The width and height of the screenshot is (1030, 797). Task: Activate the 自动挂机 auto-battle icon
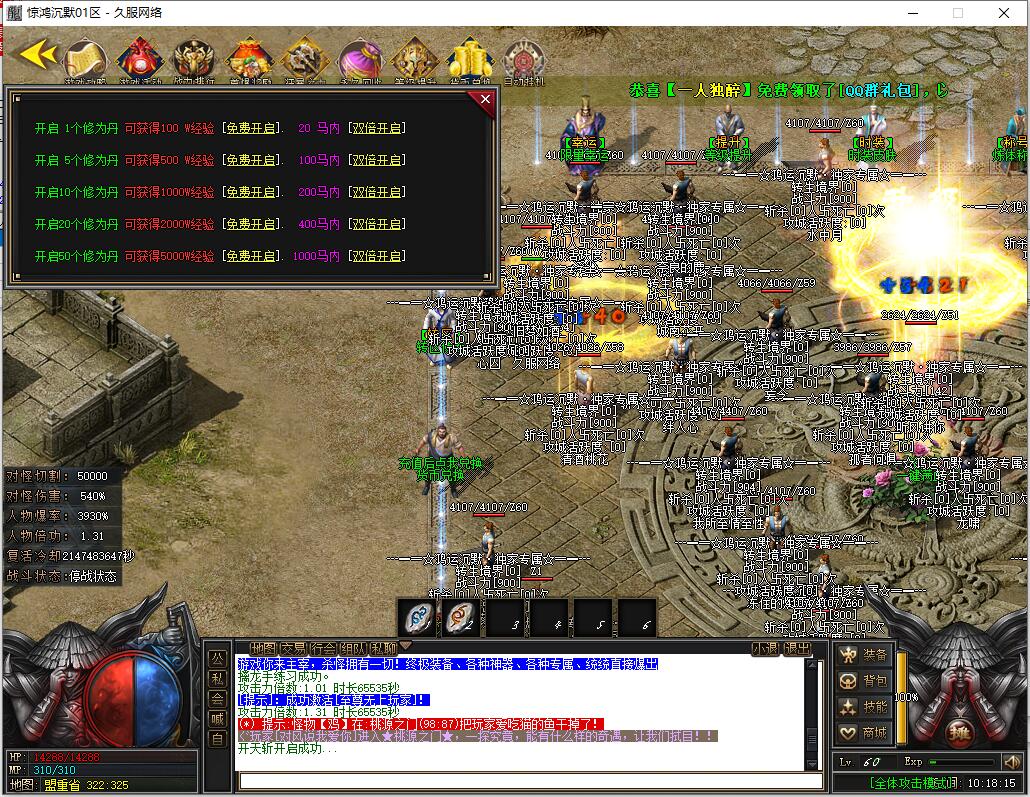[x=522, y=59]
